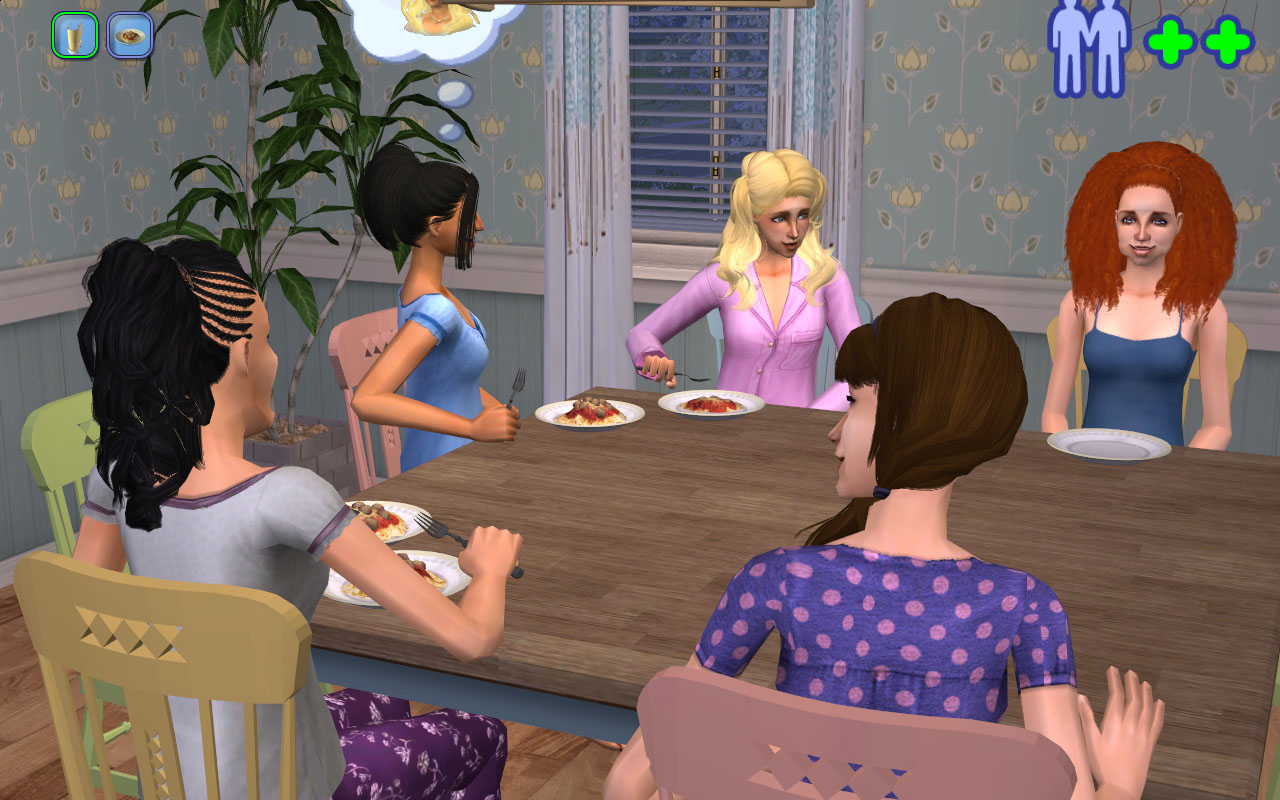The height and width of the screenshot is (800, 1280).
Task: Click the spaghetti plate action in queue
Action: click(129, 35)
